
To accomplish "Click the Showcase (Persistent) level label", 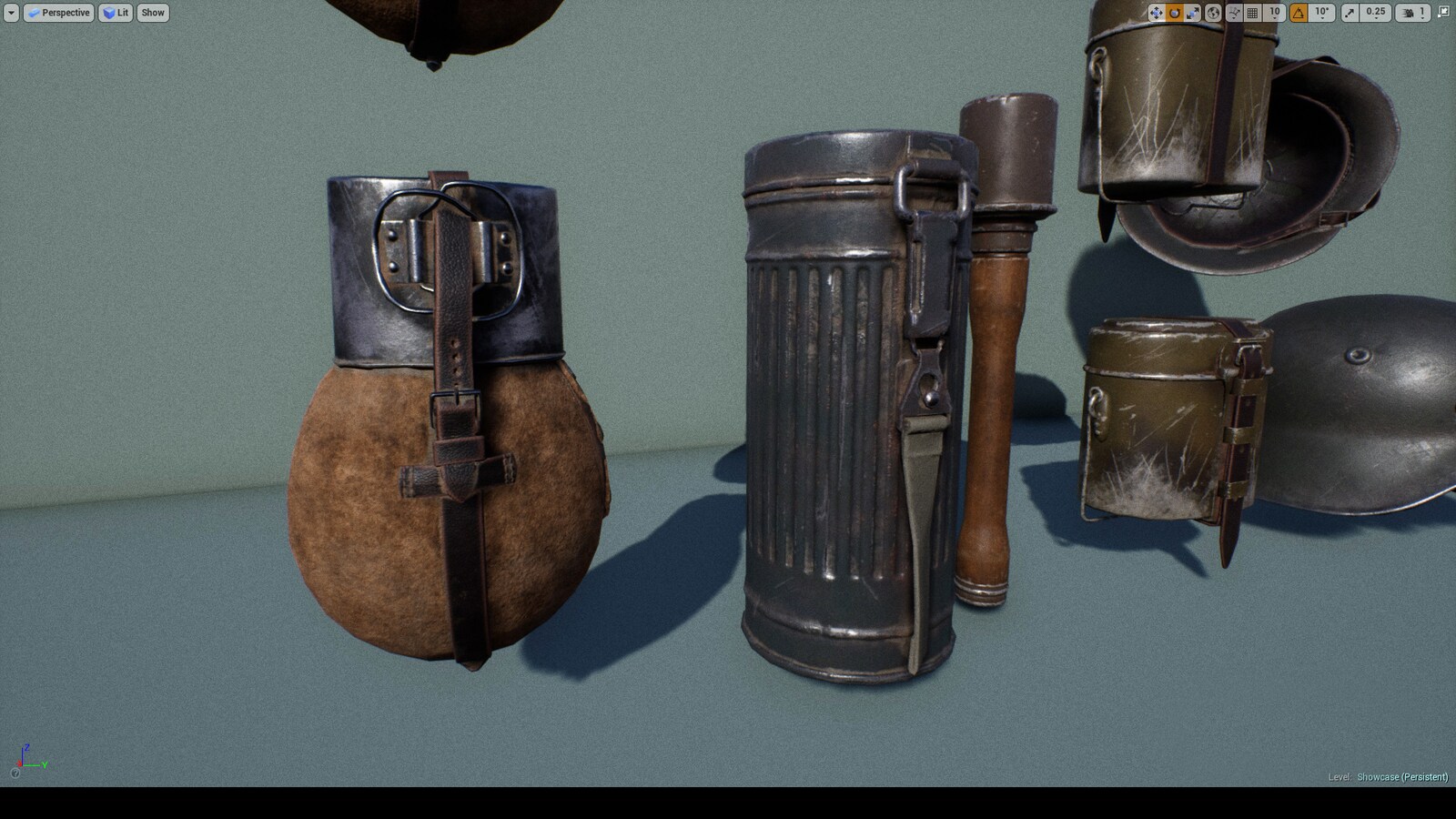I will (1401, 777).
